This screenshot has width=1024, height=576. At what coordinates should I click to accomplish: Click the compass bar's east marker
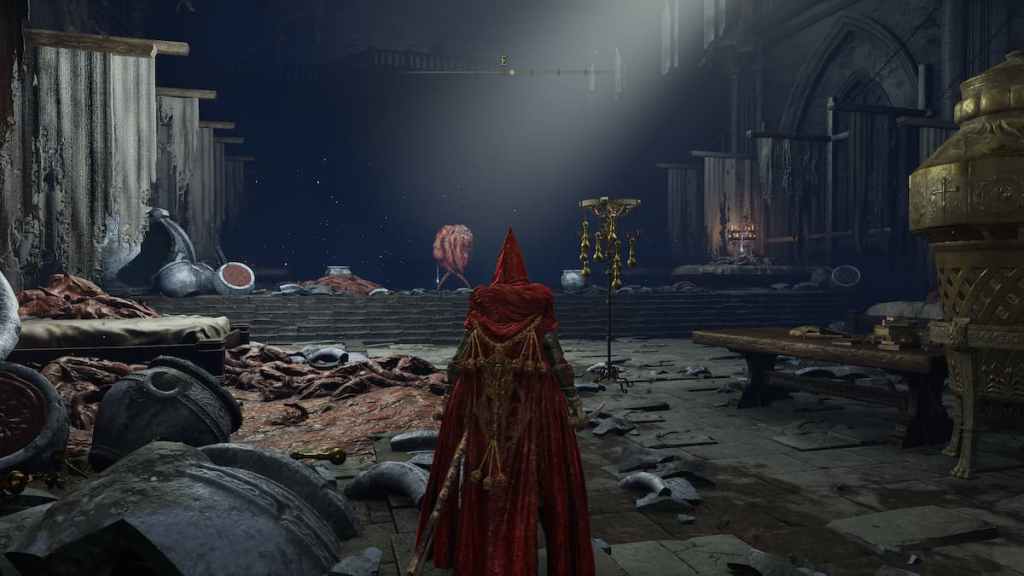point(506,62)
